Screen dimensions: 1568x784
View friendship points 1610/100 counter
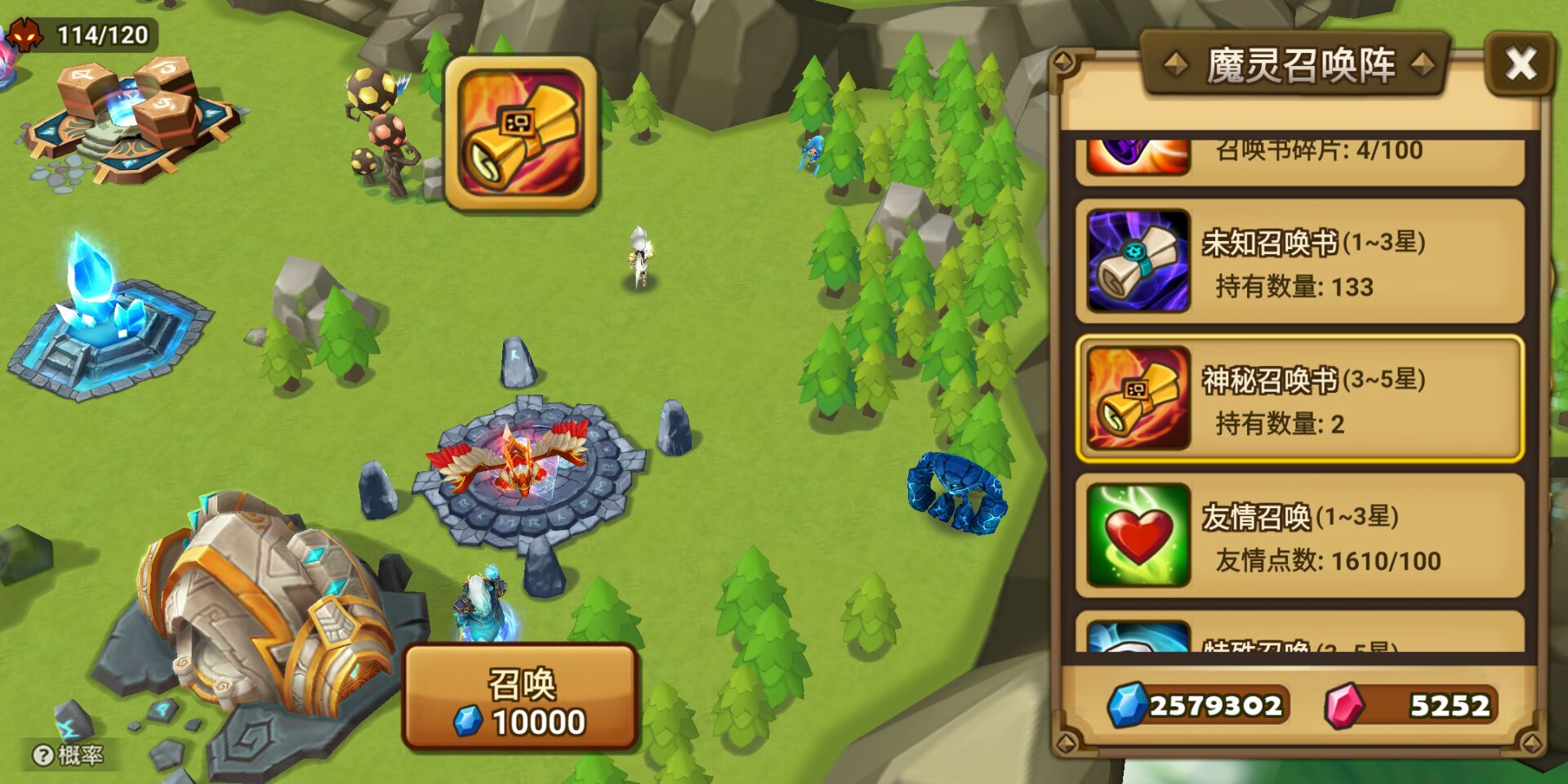tap(1331, 562)
